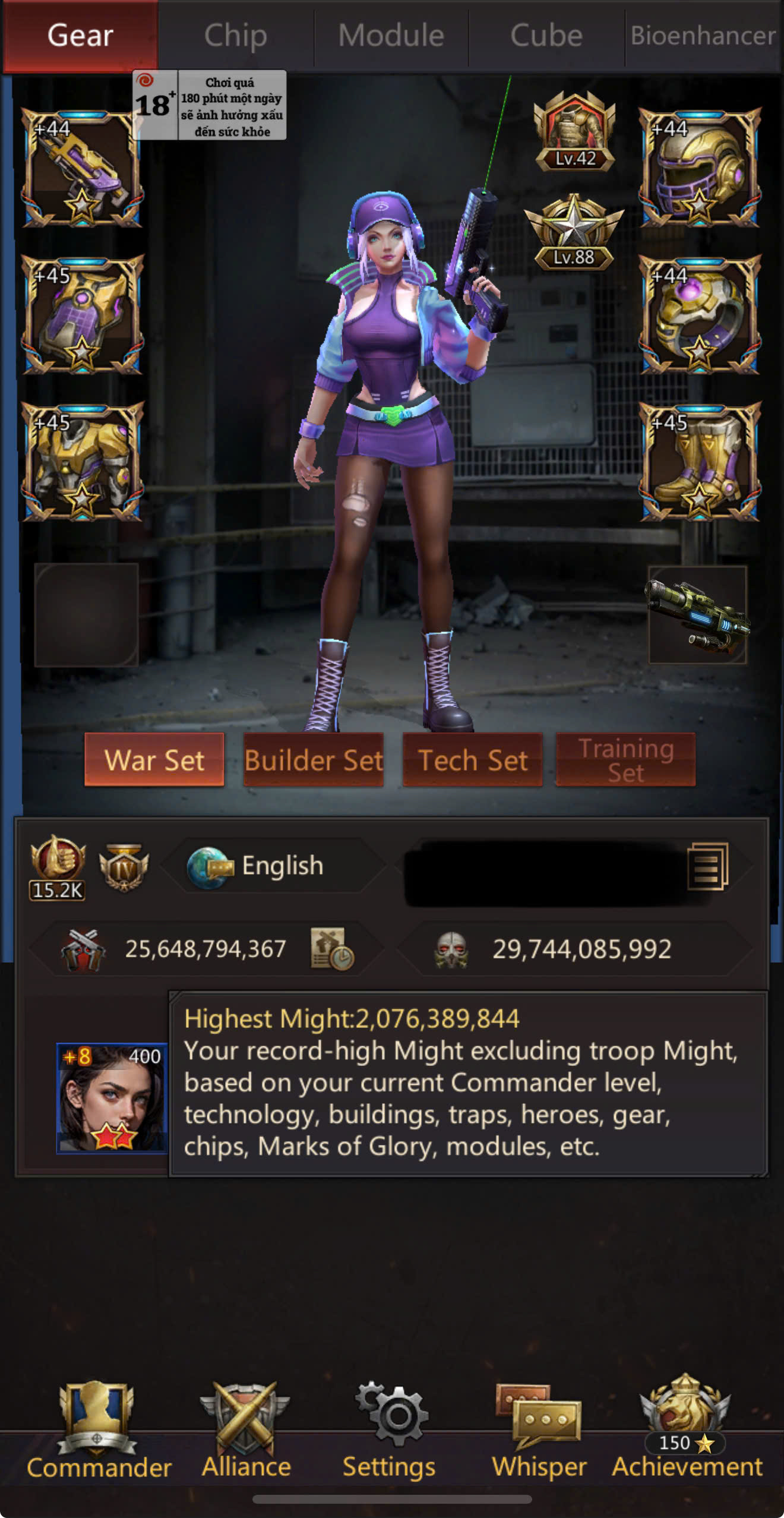Select the golden boots gear slot
The image size is (784, 1518).
pyautogui.click(x=700, y=462)
